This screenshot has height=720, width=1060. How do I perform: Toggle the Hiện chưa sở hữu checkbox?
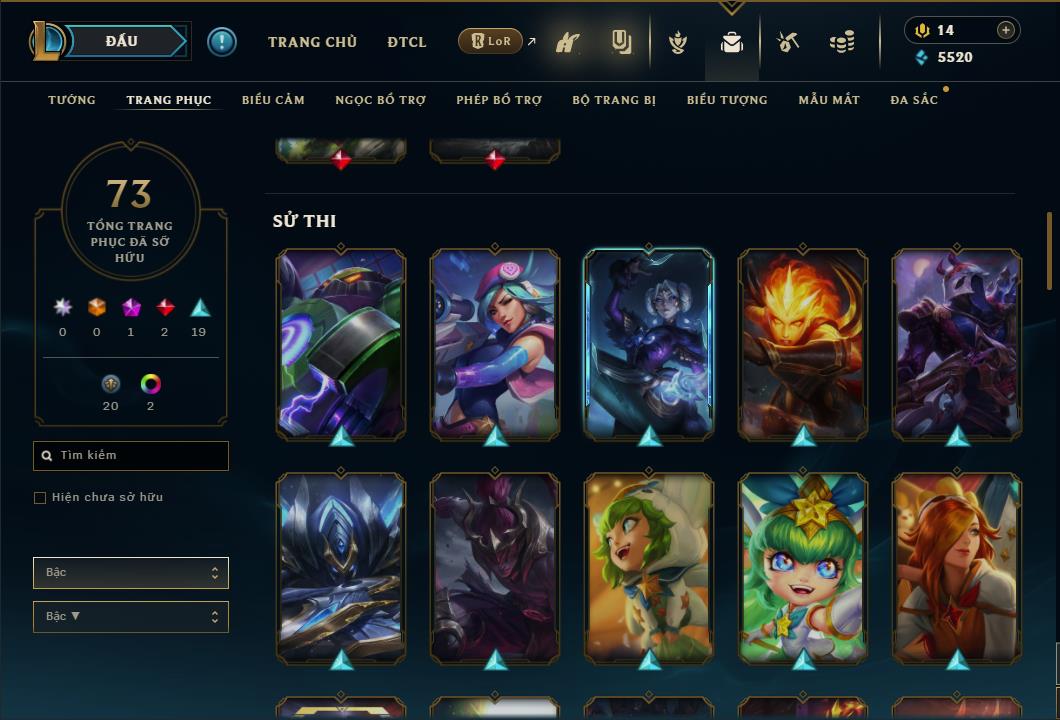[40, 498]
